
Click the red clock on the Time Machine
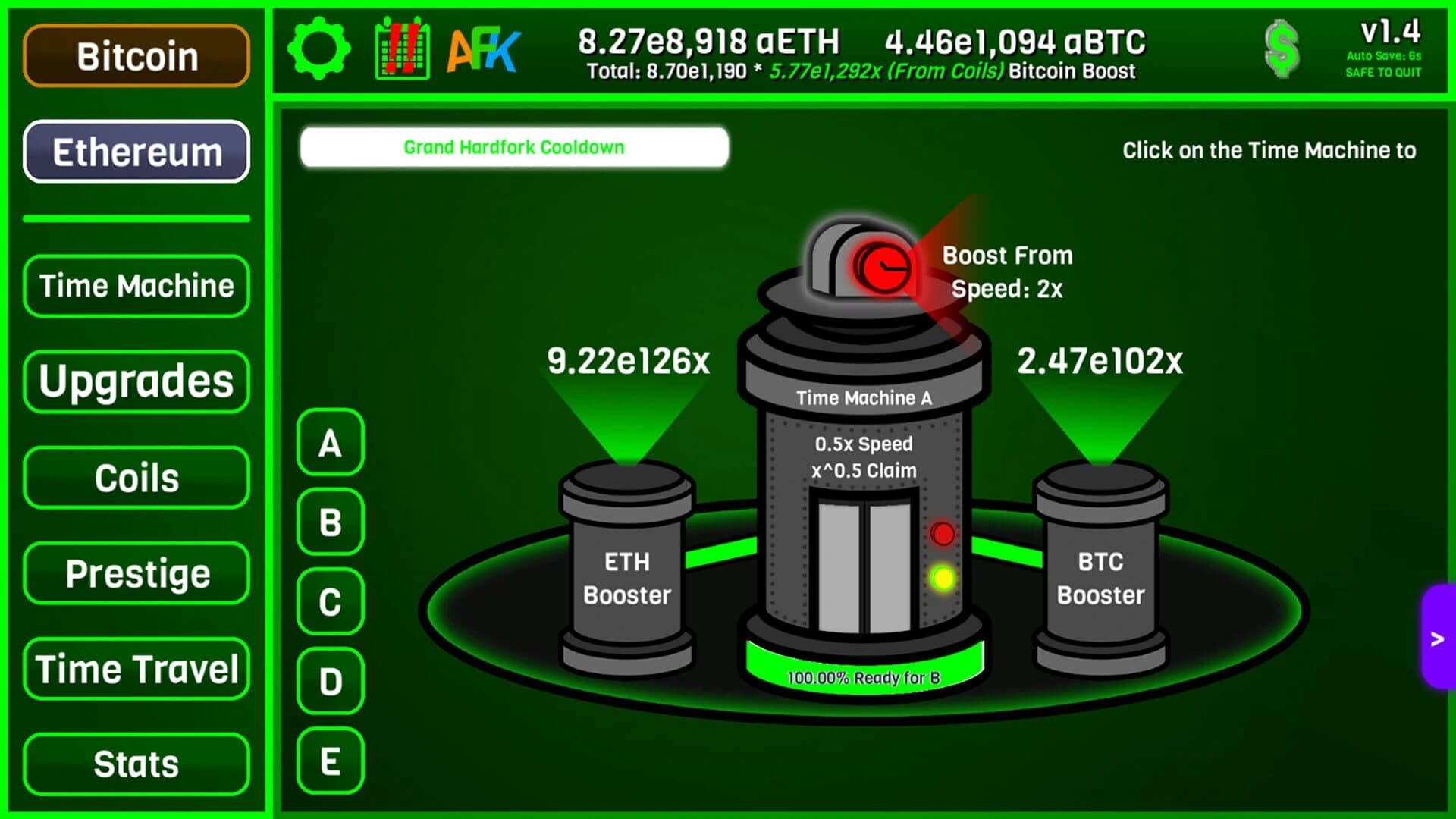886,267
